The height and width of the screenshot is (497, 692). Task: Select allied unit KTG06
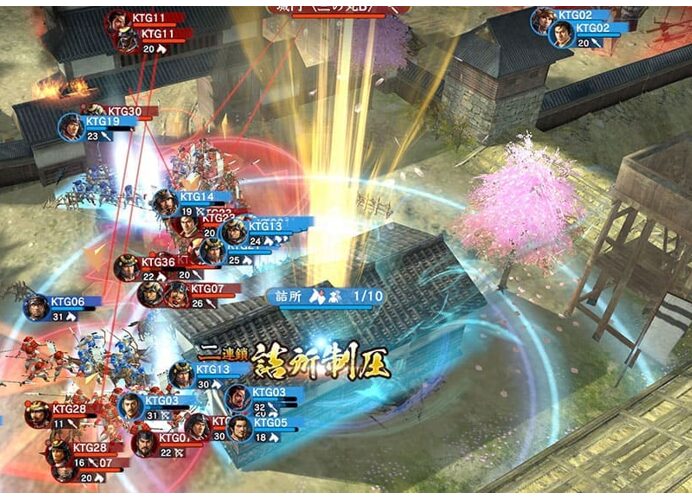coord(37,307)
